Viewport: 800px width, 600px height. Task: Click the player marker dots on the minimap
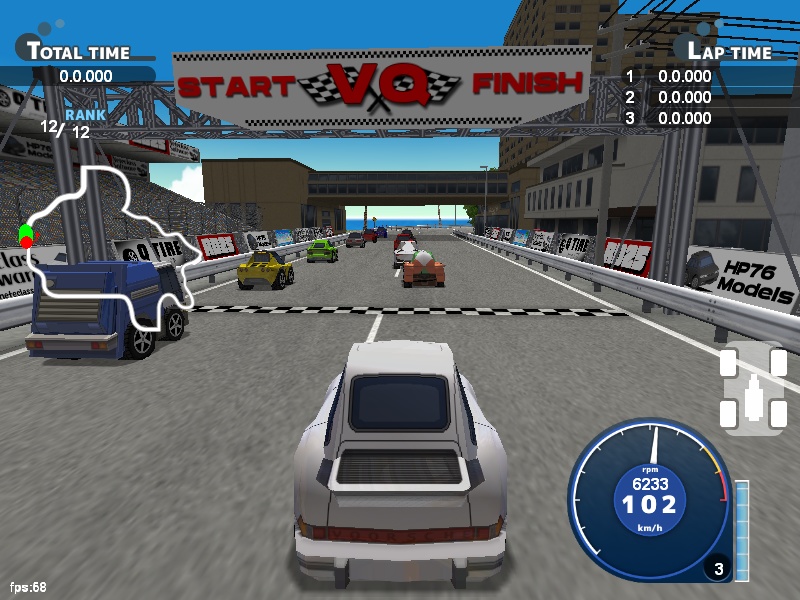(x=26, y=237)
